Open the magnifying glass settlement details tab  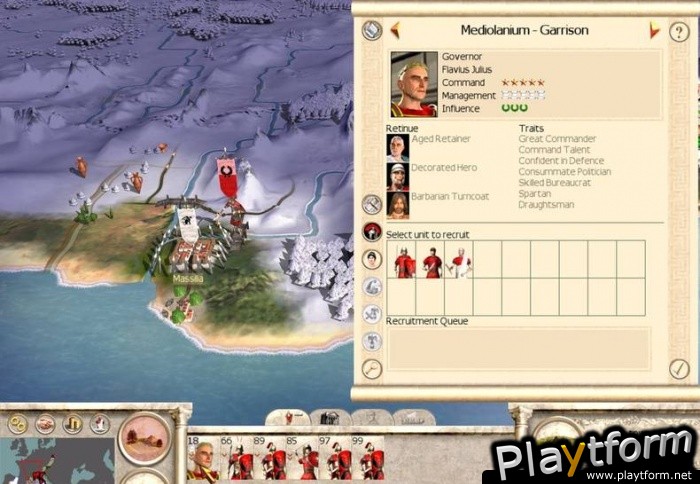[x=372, y=369]
